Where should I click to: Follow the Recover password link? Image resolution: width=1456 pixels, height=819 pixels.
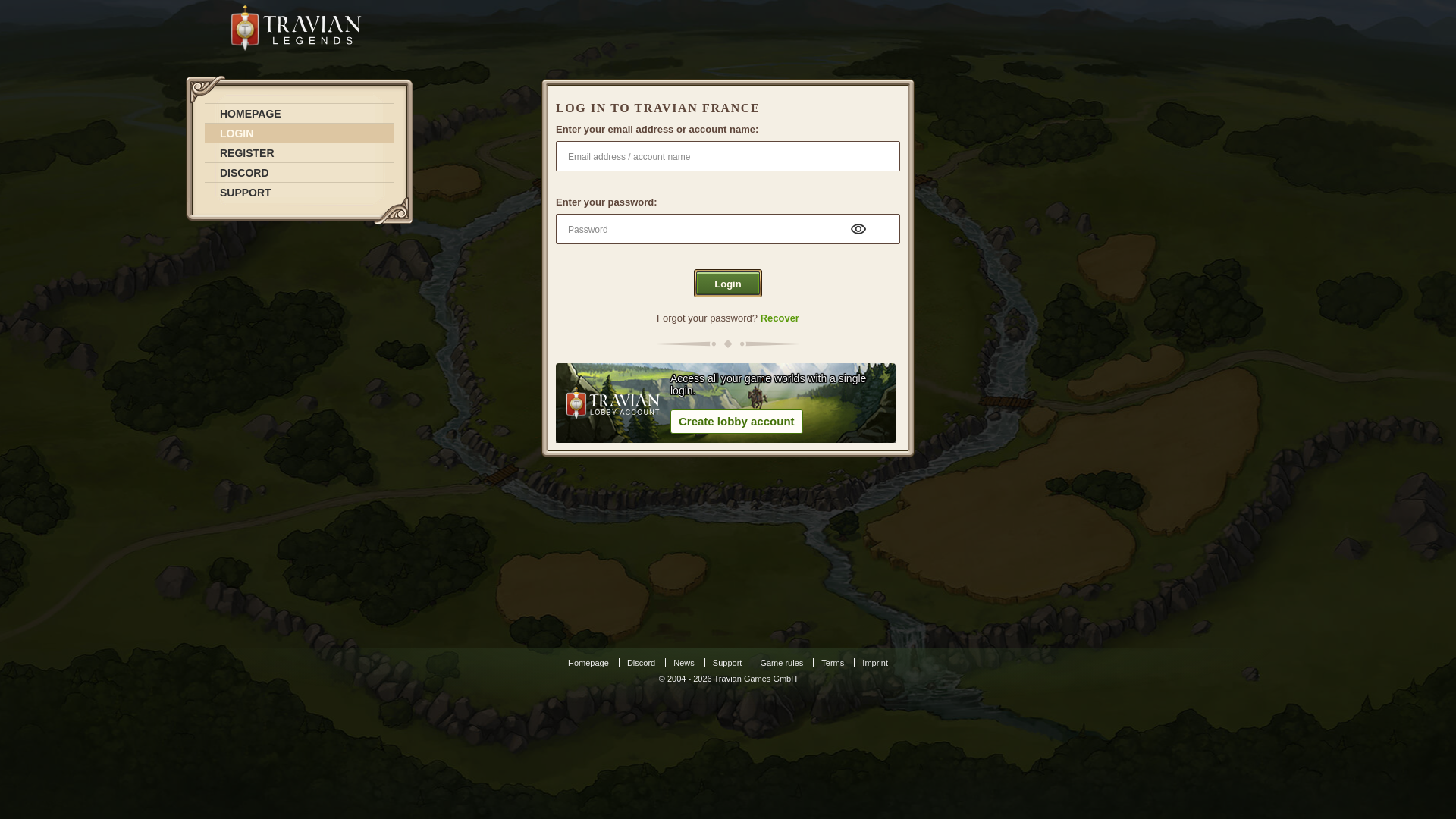click(779, 318)
